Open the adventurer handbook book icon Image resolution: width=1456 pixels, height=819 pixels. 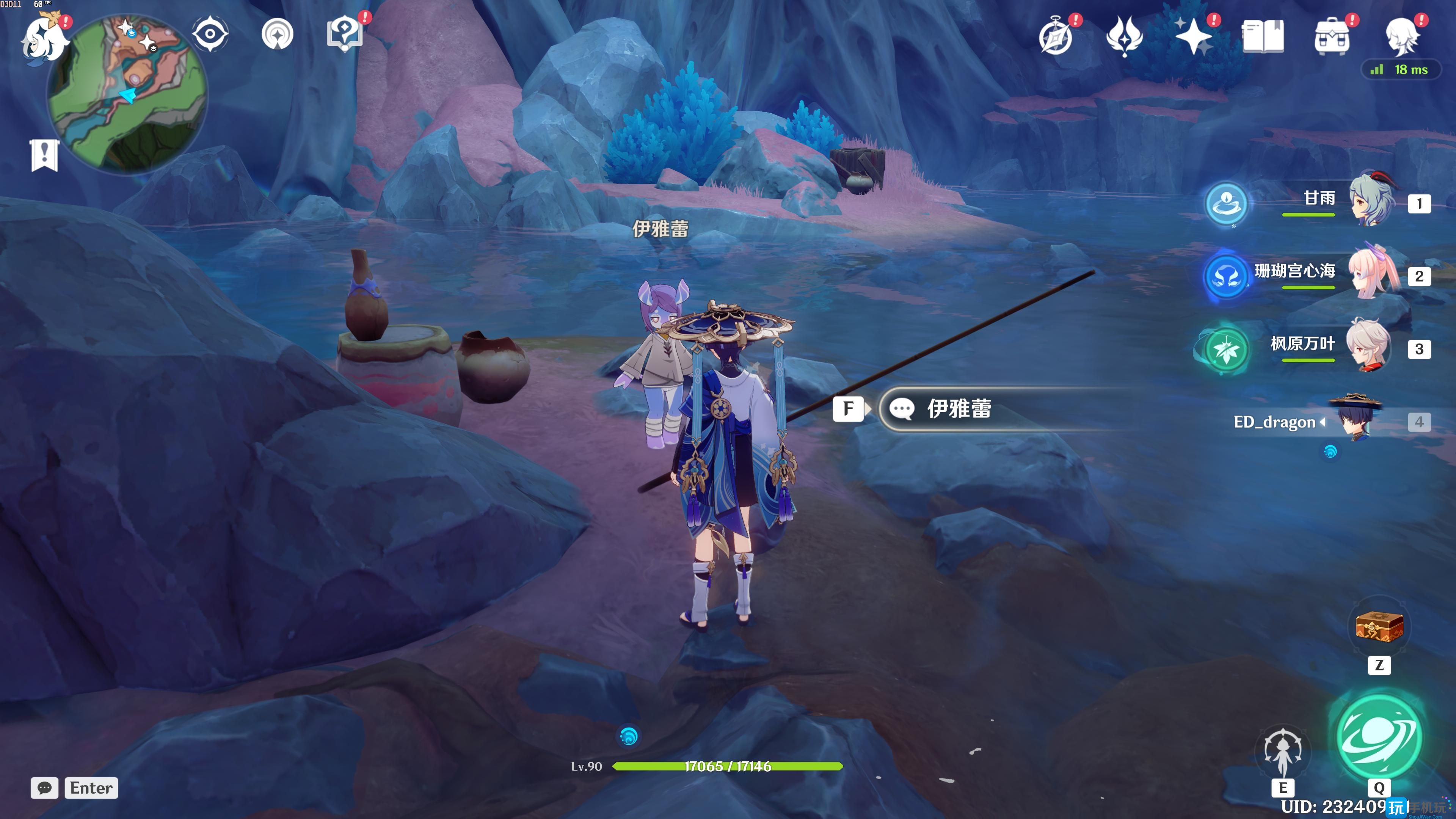tap(1263, 37)
